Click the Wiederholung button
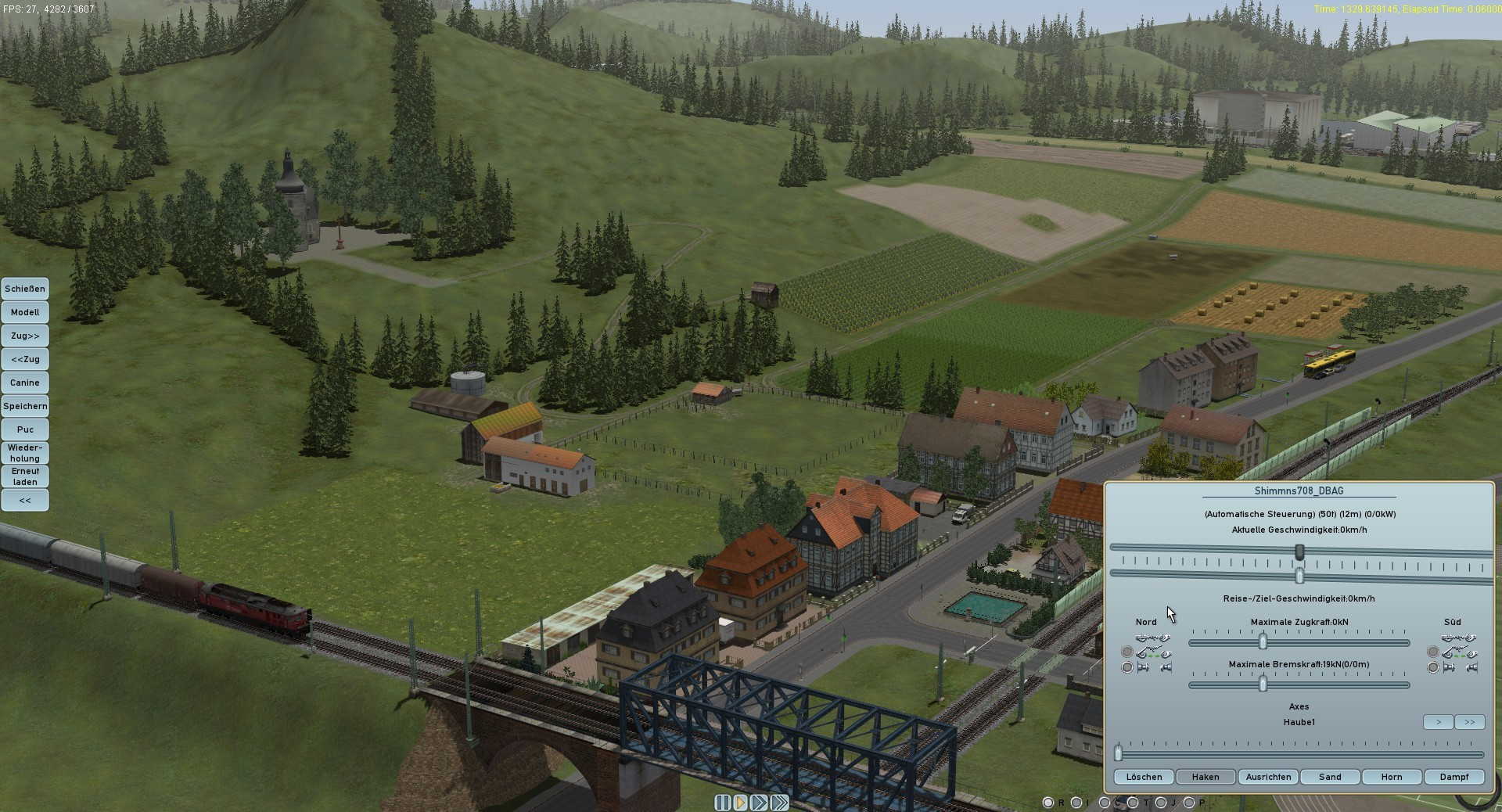 click(25, 453)
